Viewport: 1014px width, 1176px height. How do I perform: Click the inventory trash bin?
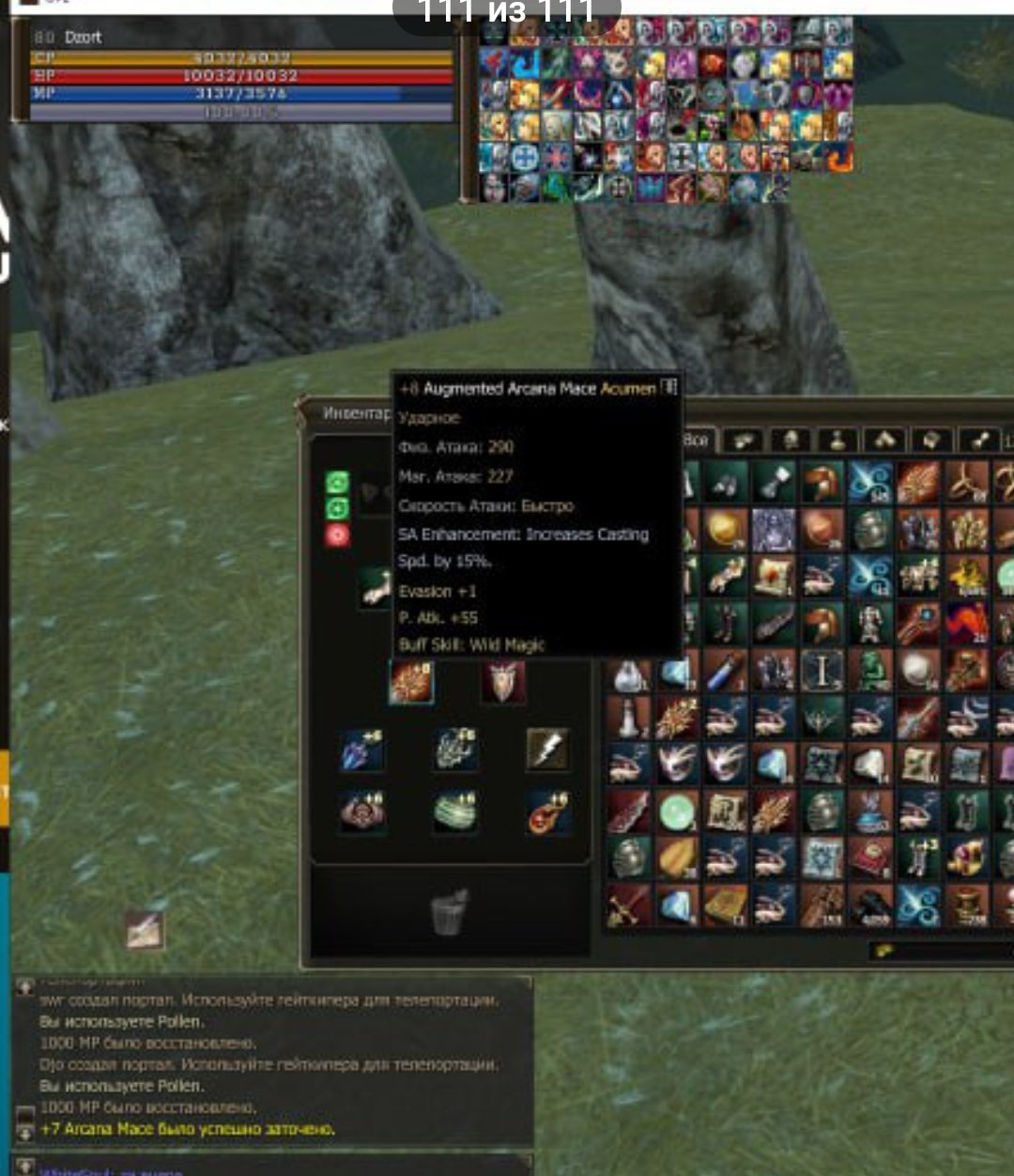450,913
